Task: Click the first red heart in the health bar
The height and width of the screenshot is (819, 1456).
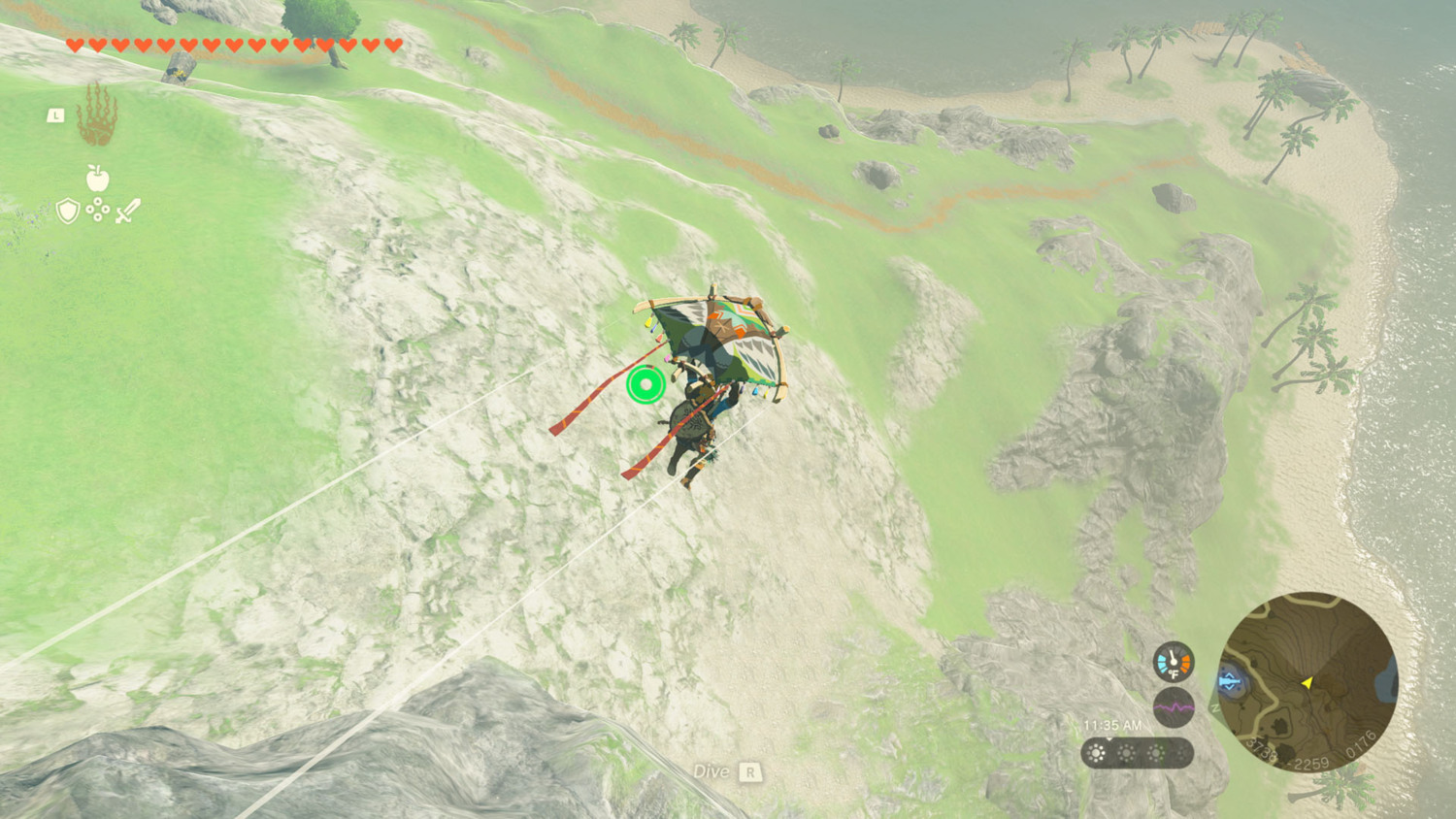Action: point(75,44)
